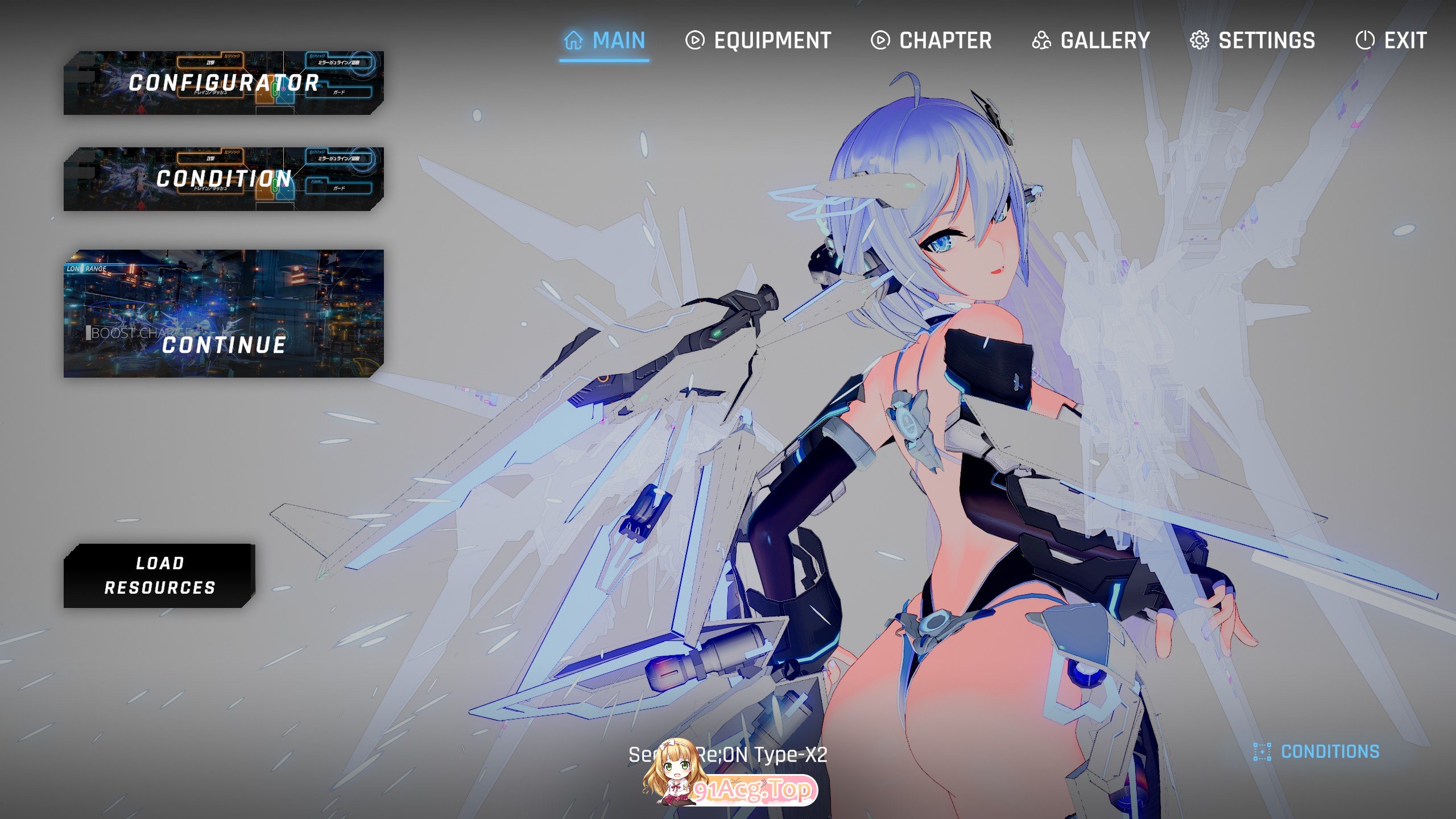Click the LOAD RESOURCES button
Viewport: 1456px width, 819px height.
tap(160, 574)
